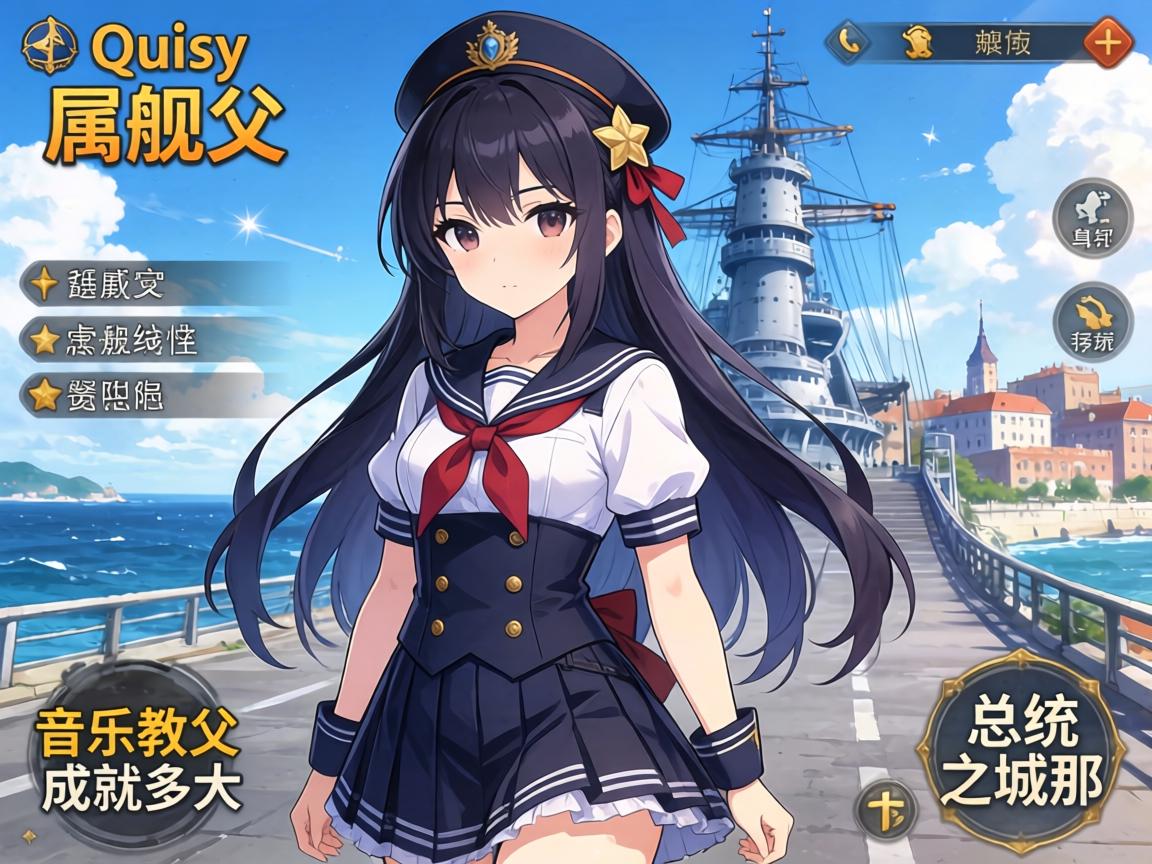
Task: Select the 总统之城那 octagonal button
Action: pos(1020,750)
